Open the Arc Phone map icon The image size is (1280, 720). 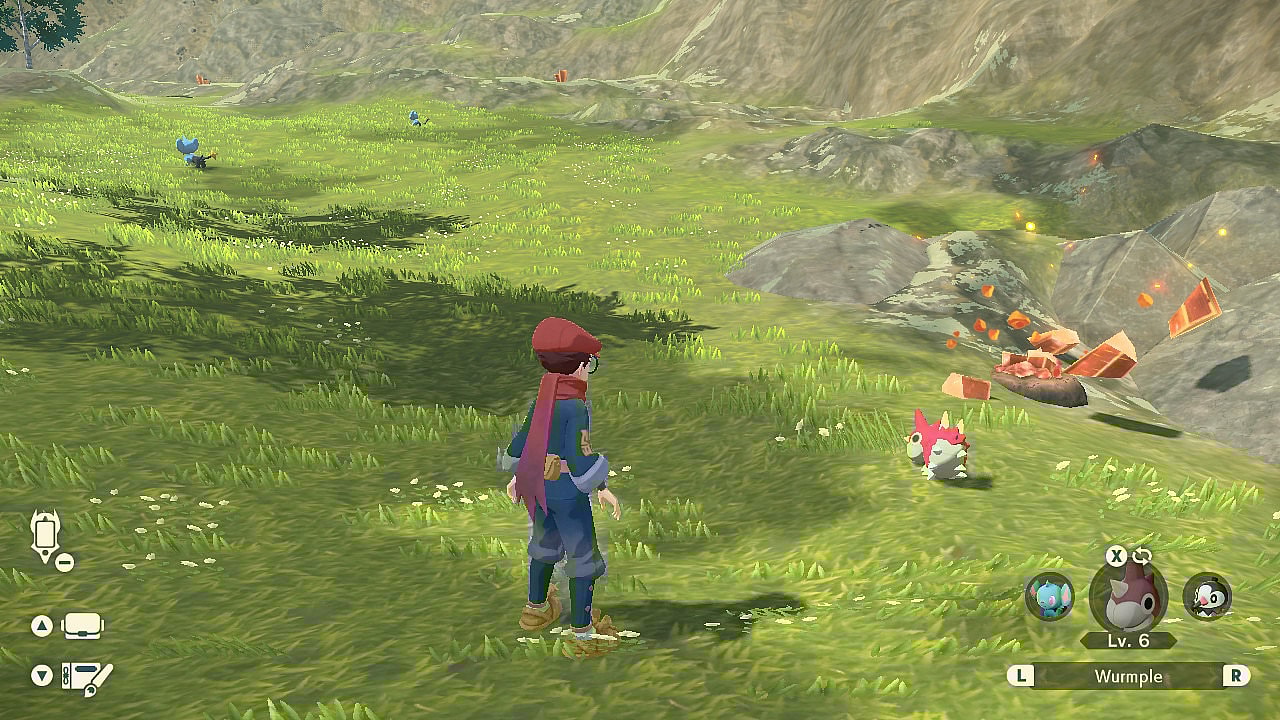click(x=46, y=535)
